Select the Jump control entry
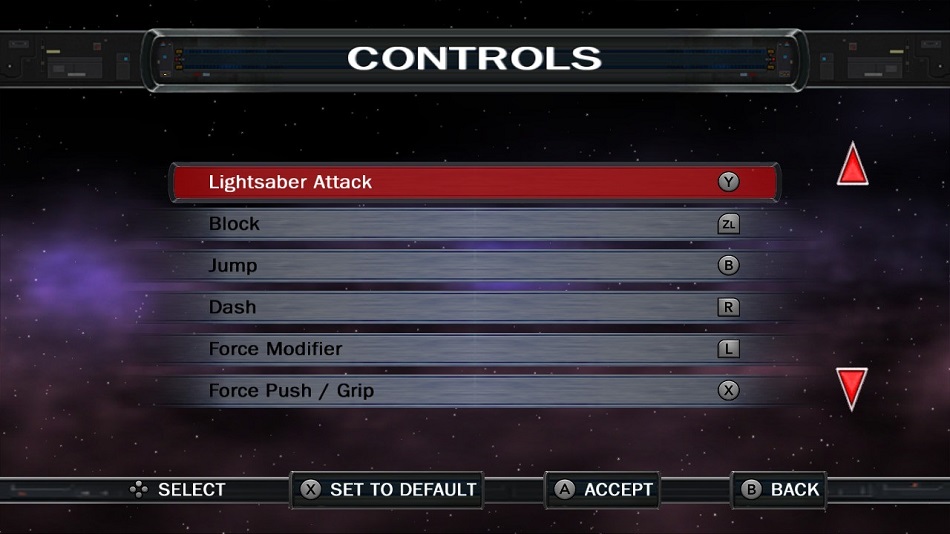Screen dimensions: 950x534 (x=474, y=266)
